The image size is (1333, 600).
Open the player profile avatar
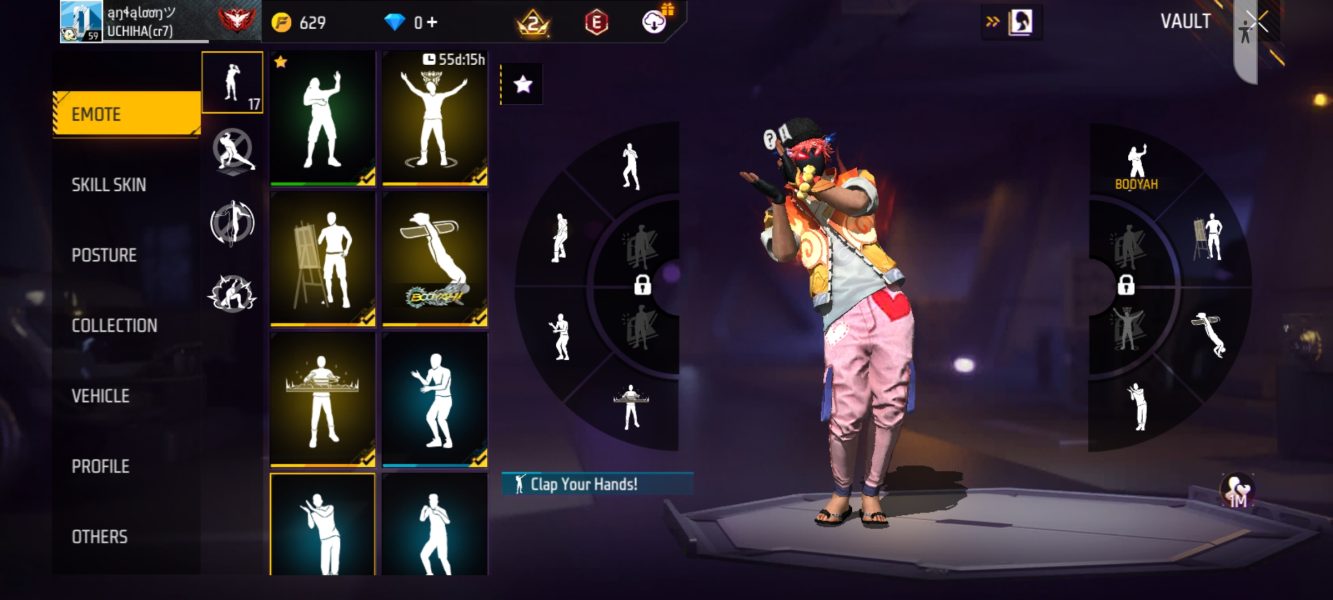(x=80, y=21)
